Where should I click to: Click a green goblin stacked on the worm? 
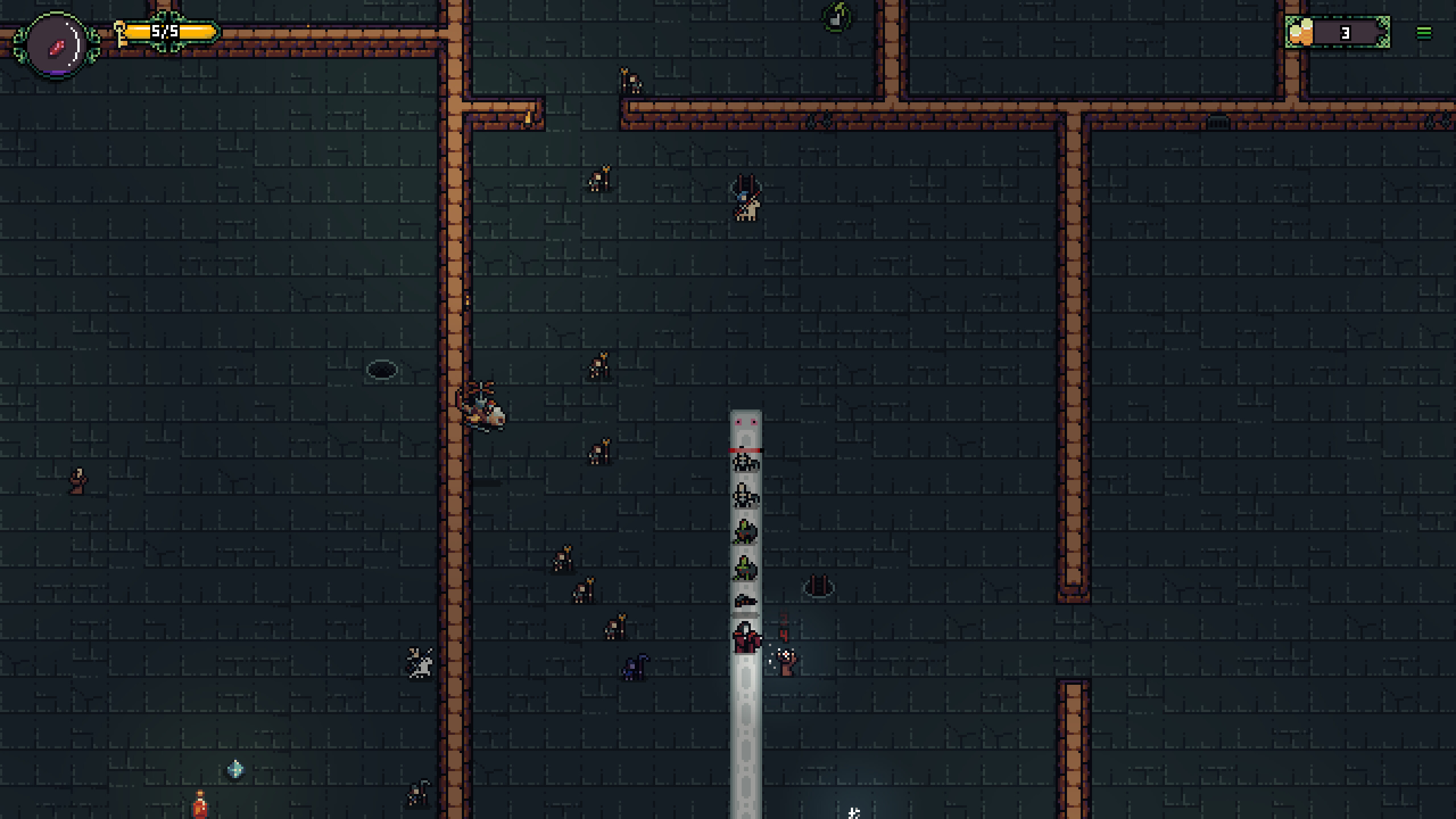[x=744, y=532]
